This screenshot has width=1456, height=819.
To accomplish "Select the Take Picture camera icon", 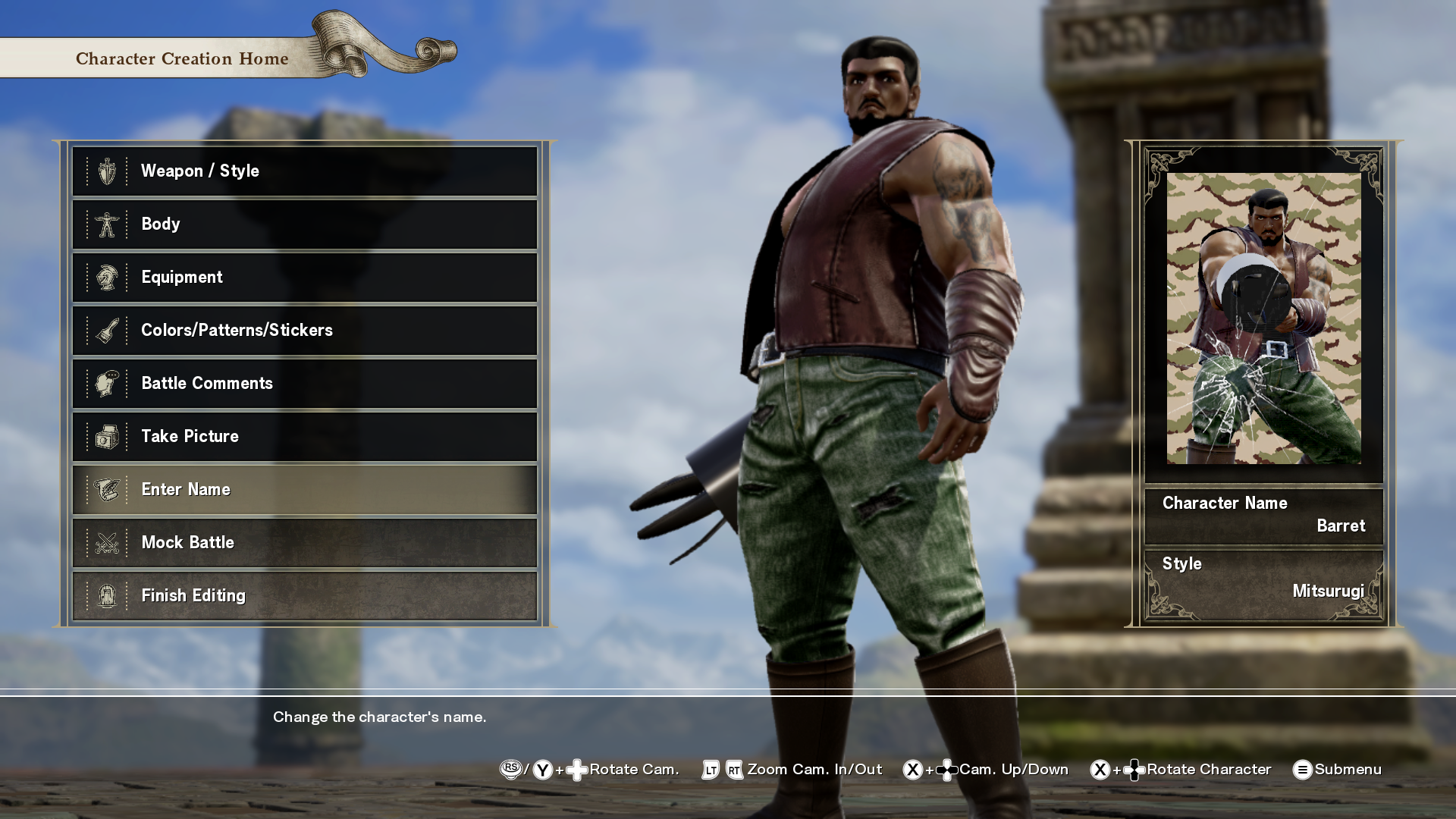I will pos(107,436).
